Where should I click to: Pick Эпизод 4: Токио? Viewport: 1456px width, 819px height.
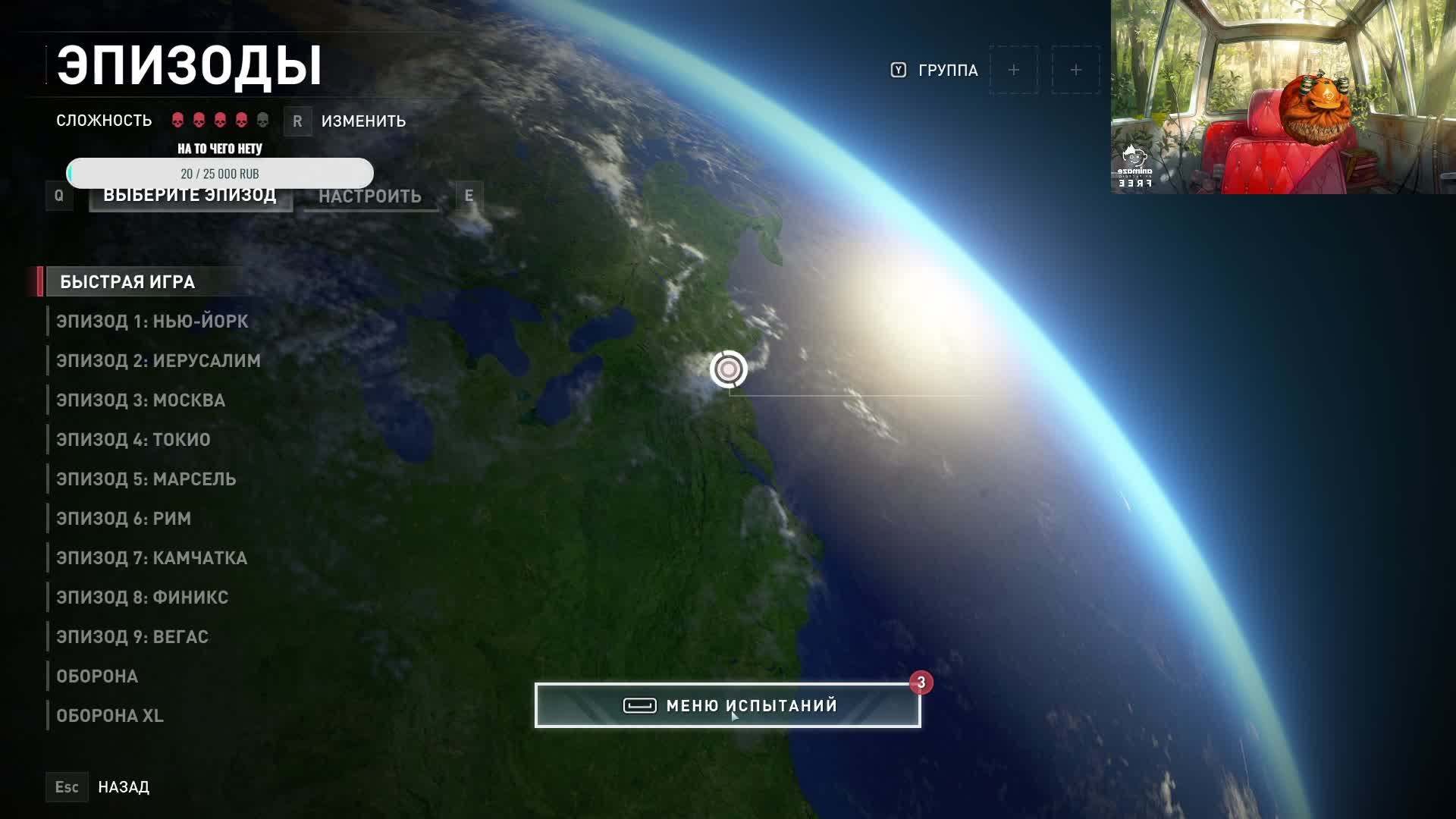pyautogui.click(x=133, y=440)
